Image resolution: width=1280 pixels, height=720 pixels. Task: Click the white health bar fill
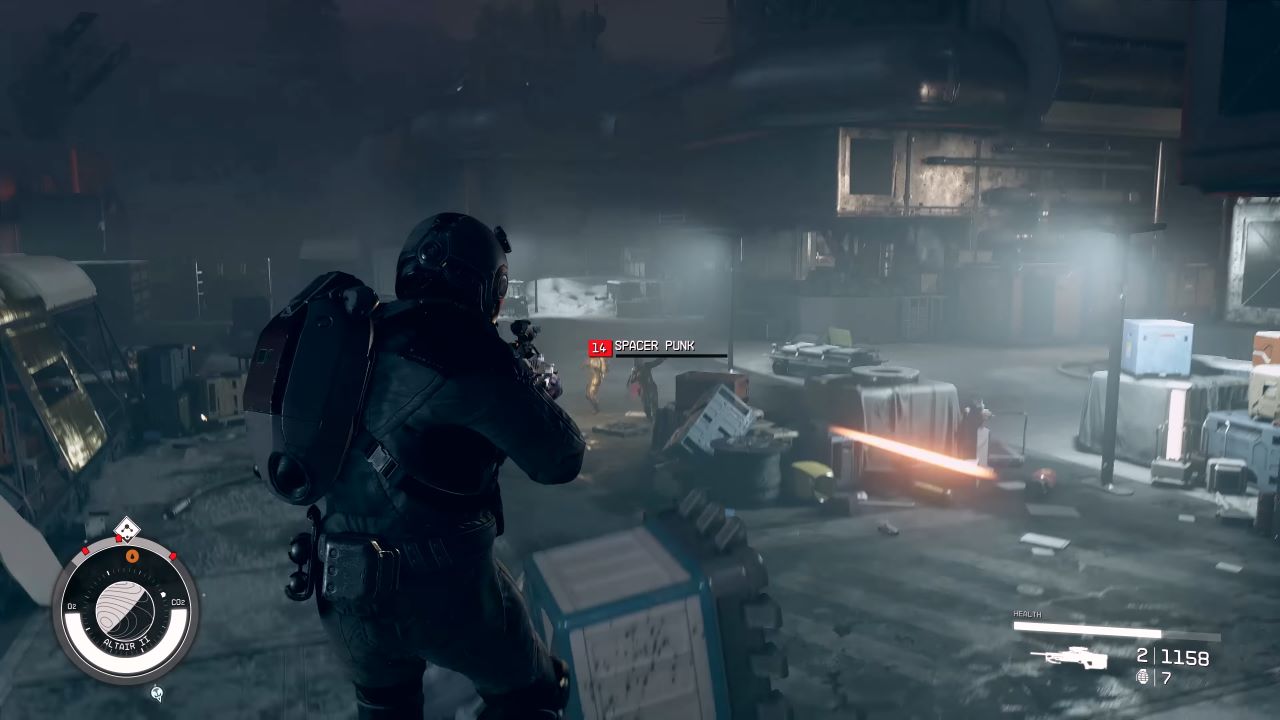[x=1088, y=629]
